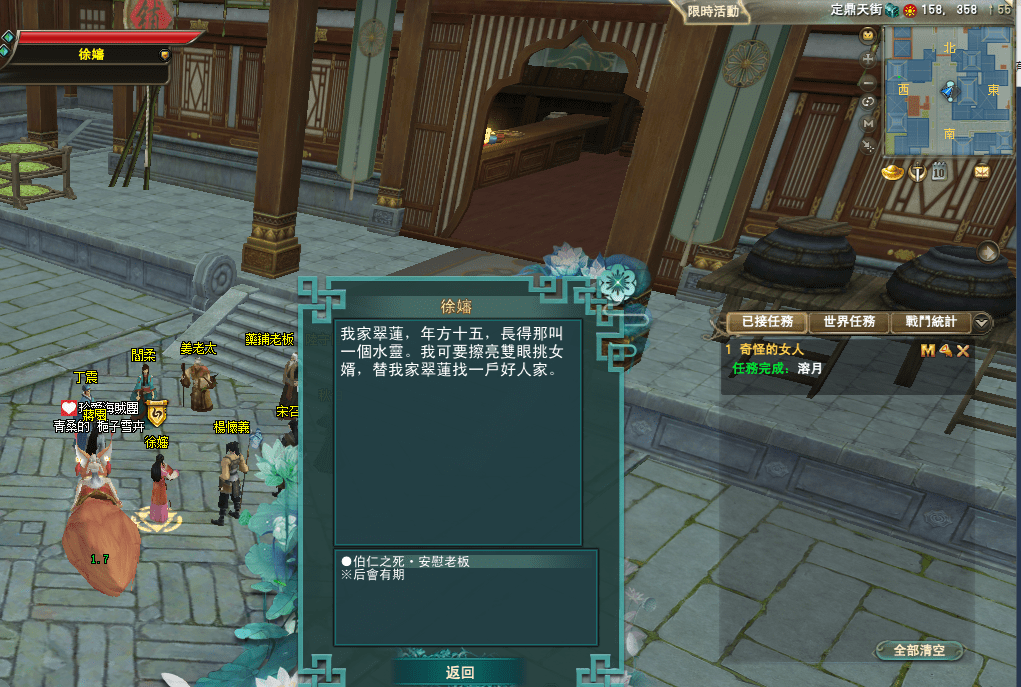Image resolution: width=1021 pixels, height=687 pixels.
Task: Click the 返回 button in dialogue
Action: coord(459,673)
